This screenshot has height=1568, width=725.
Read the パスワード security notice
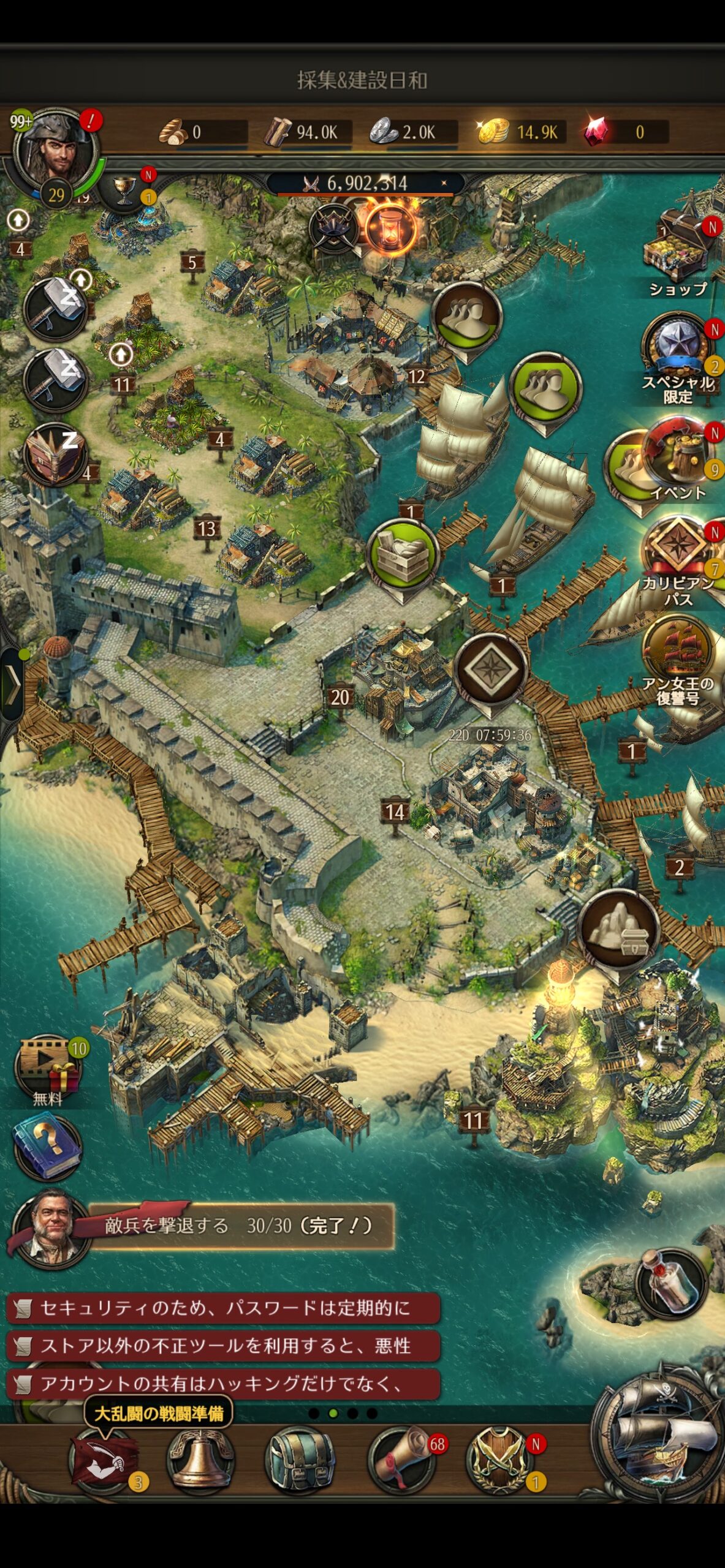224,1308
